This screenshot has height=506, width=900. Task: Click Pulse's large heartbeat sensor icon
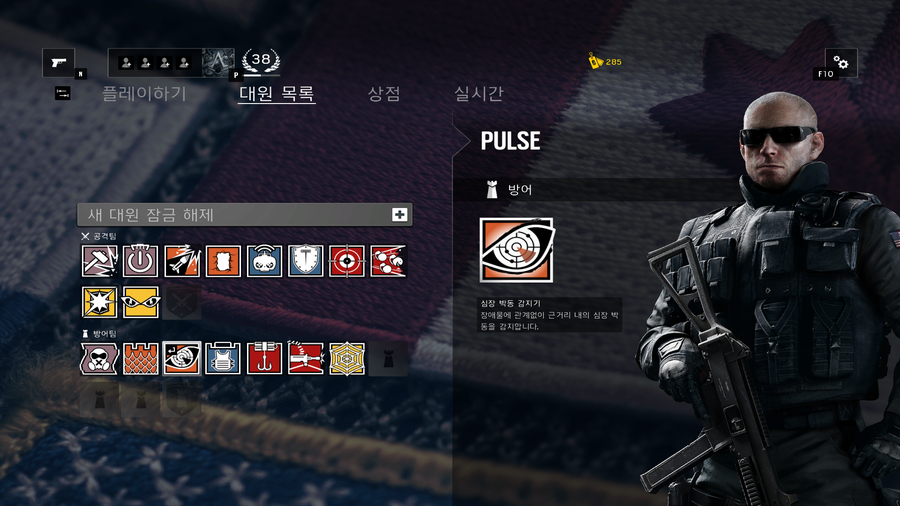pos(516,250)
